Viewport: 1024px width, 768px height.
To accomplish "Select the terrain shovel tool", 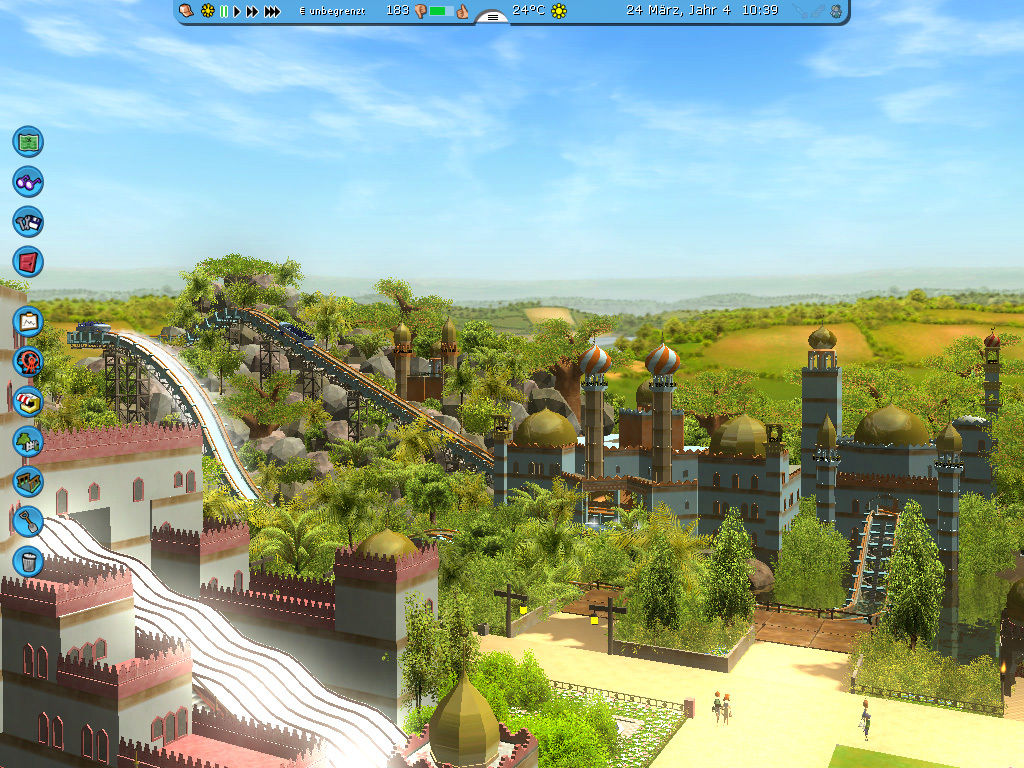I will click(x=28, y=521).
